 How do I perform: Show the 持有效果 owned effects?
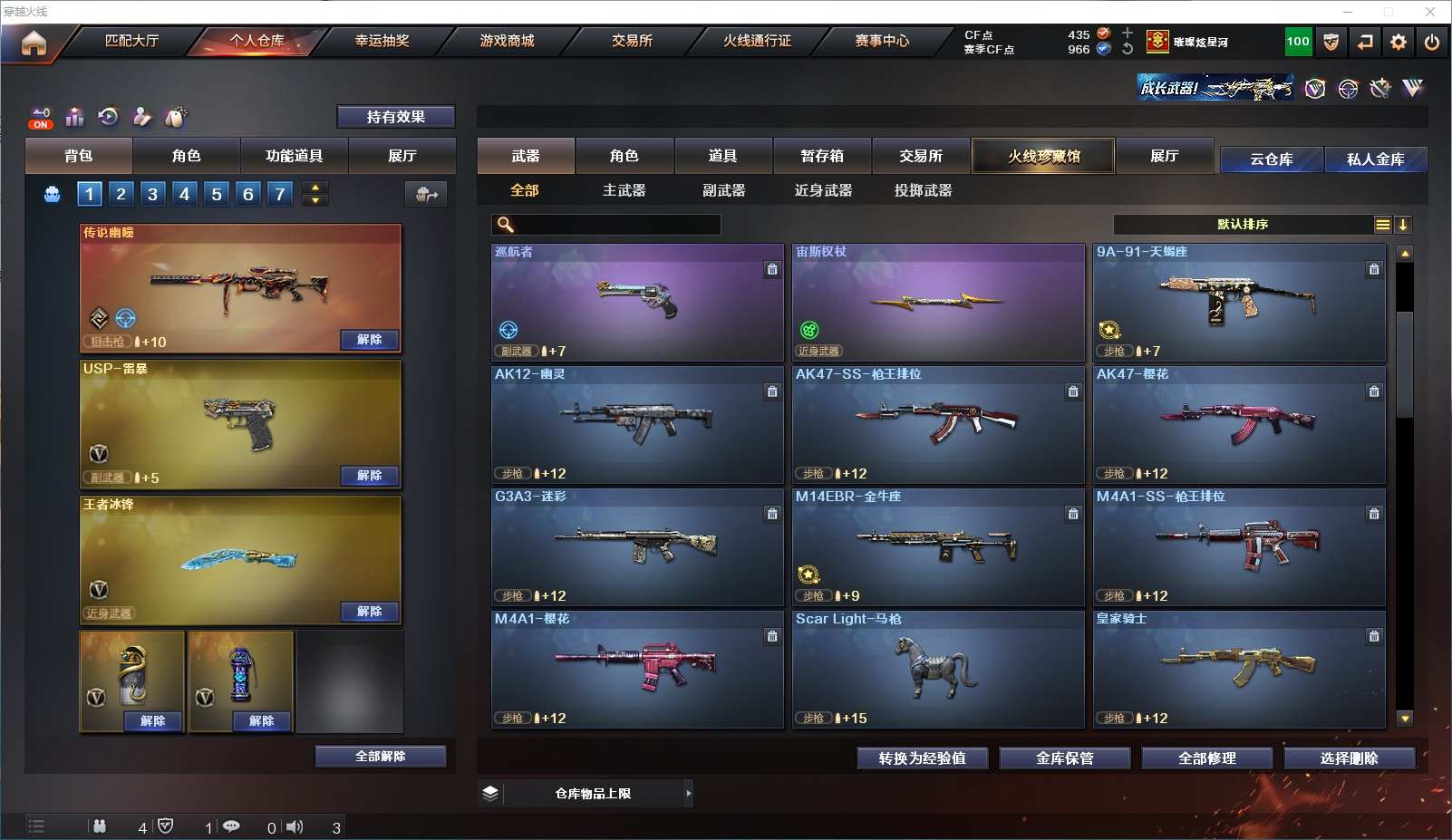click(x=395, y=117)
